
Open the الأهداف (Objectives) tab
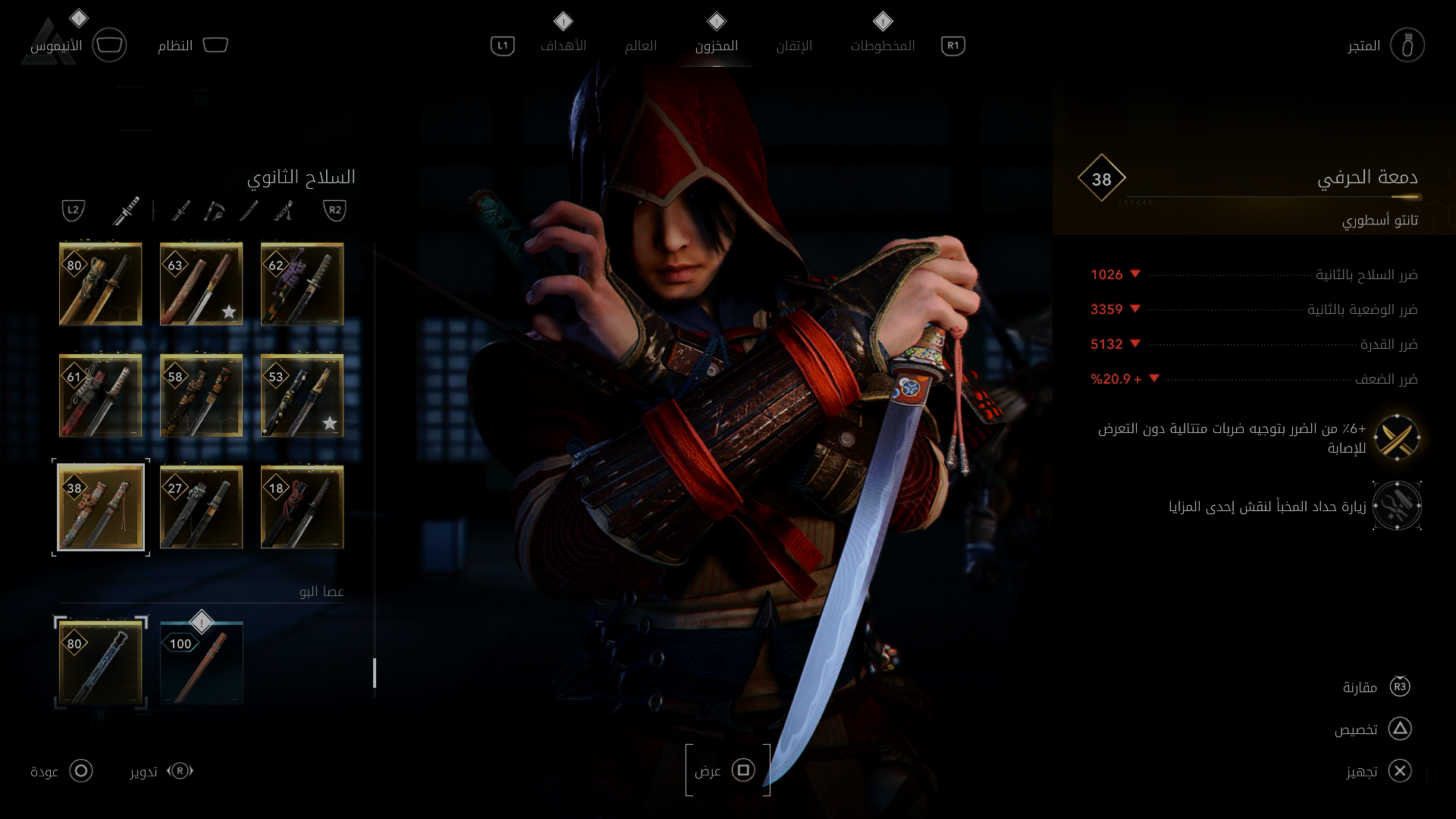pos(563,46)
